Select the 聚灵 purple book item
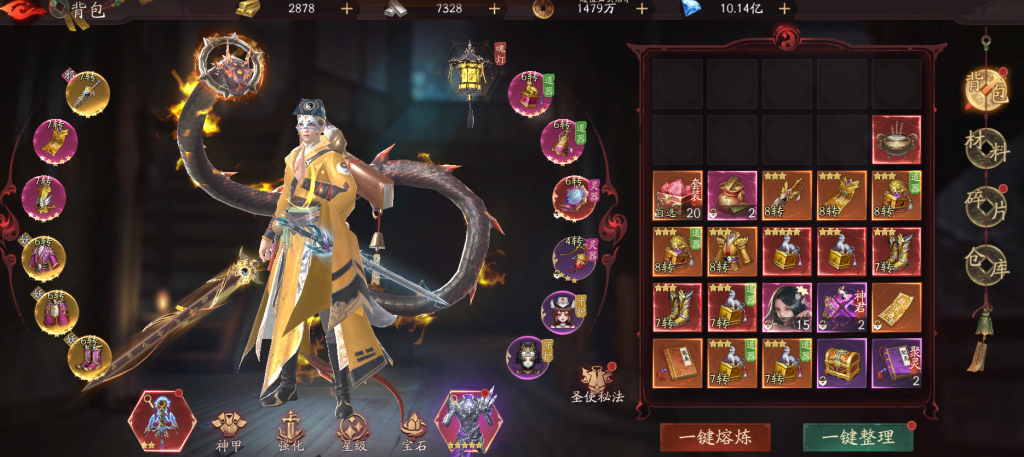 coord(896,363)
